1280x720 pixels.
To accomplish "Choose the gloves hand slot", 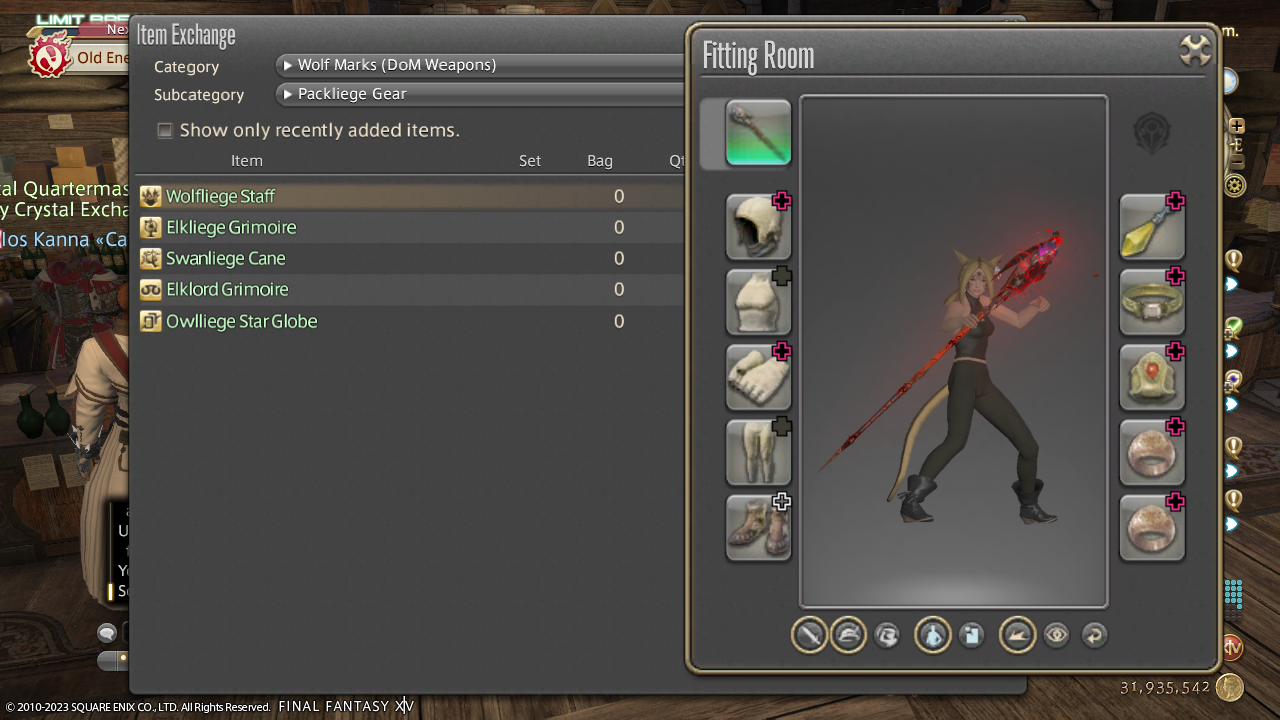I will click(x=758, y=377).
